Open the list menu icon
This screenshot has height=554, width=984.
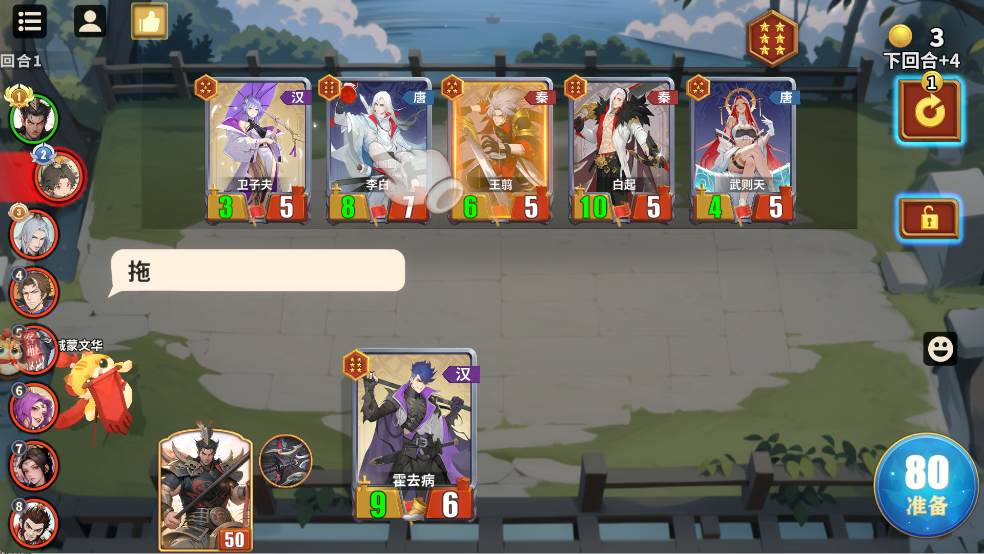pos(30,21)
